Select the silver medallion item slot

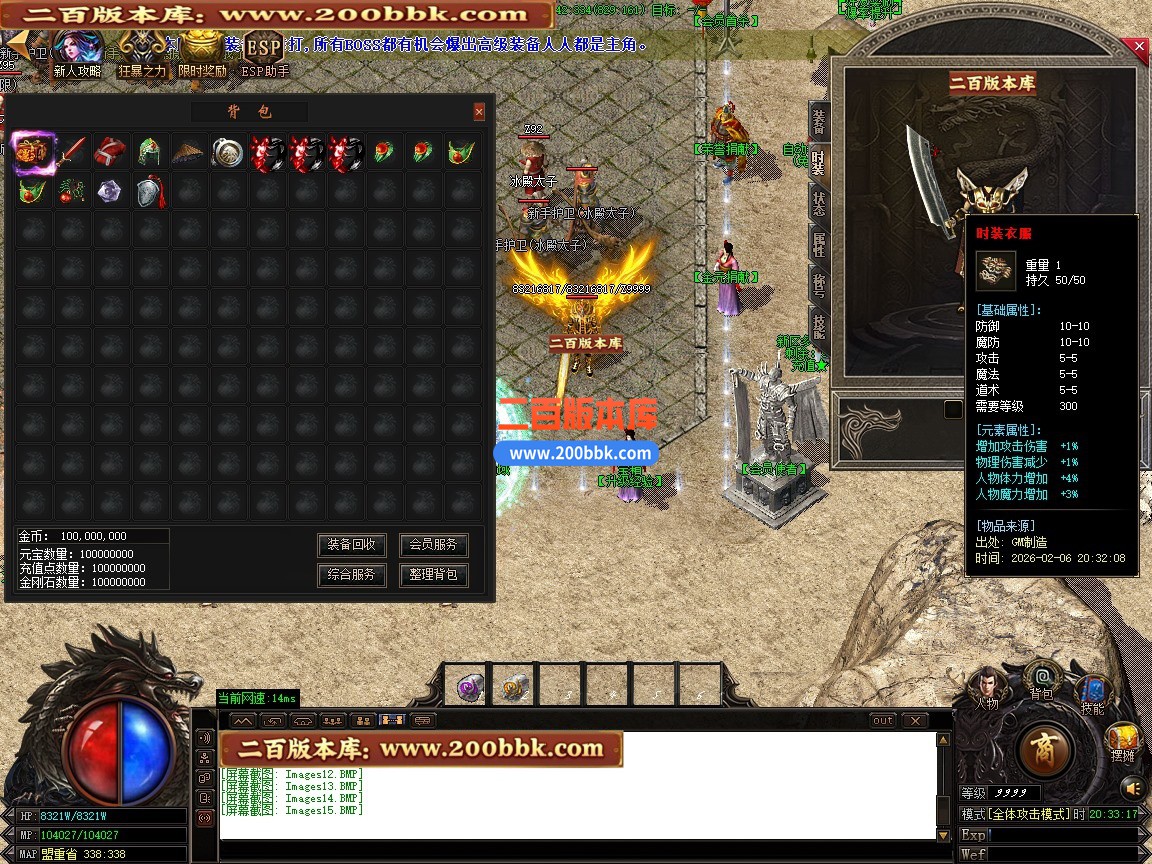[x=227, y=152]
